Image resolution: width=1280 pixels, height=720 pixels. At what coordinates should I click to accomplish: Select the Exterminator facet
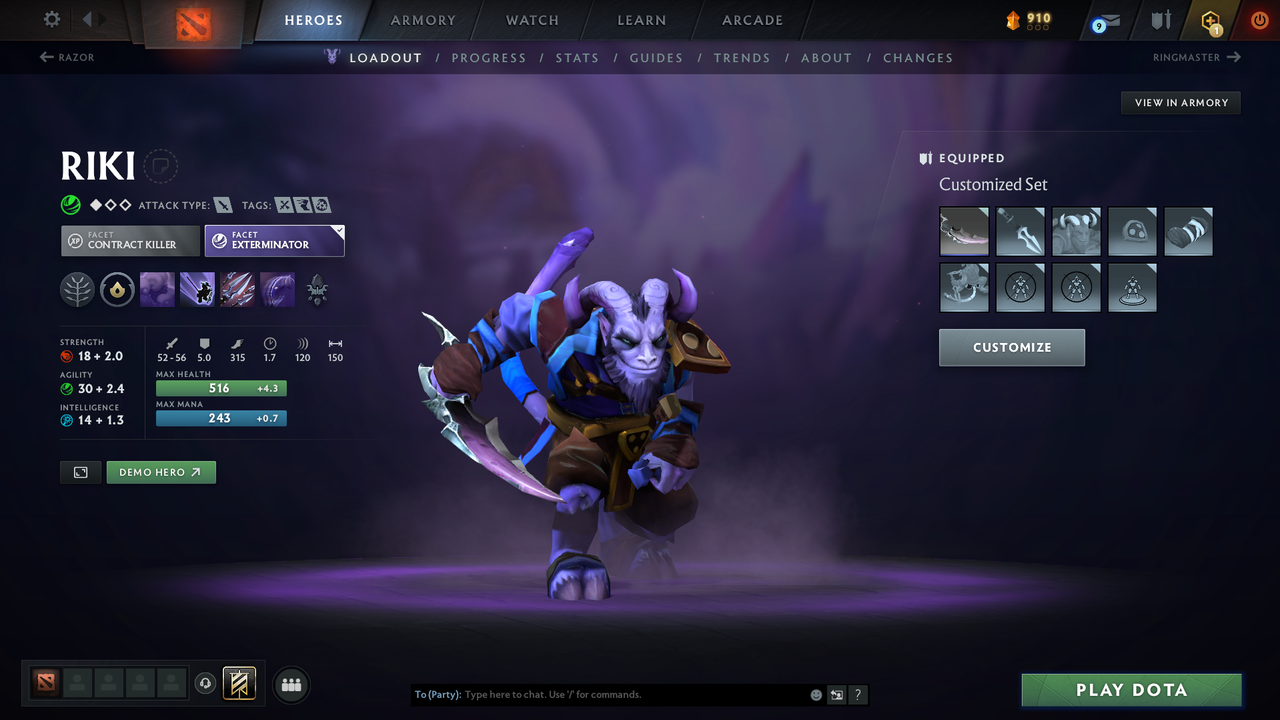pos(274,240)
